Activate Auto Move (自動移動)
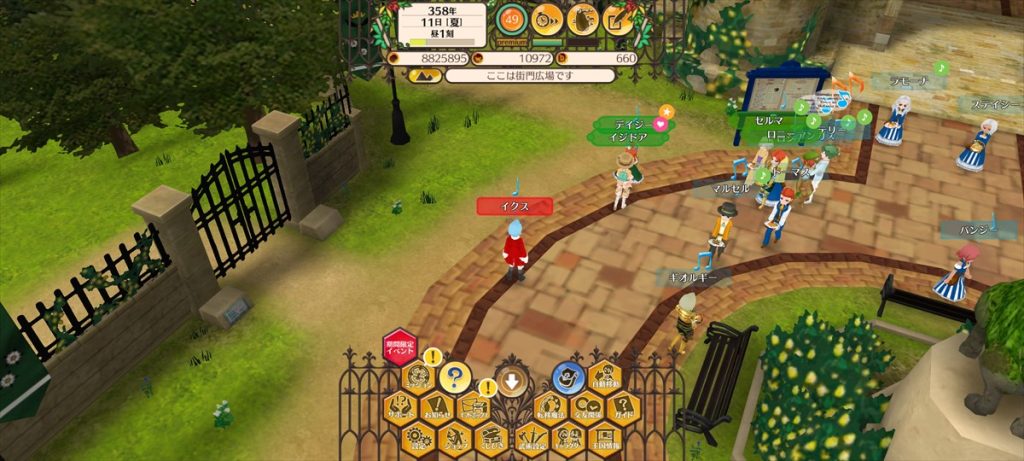 point(603,378)
